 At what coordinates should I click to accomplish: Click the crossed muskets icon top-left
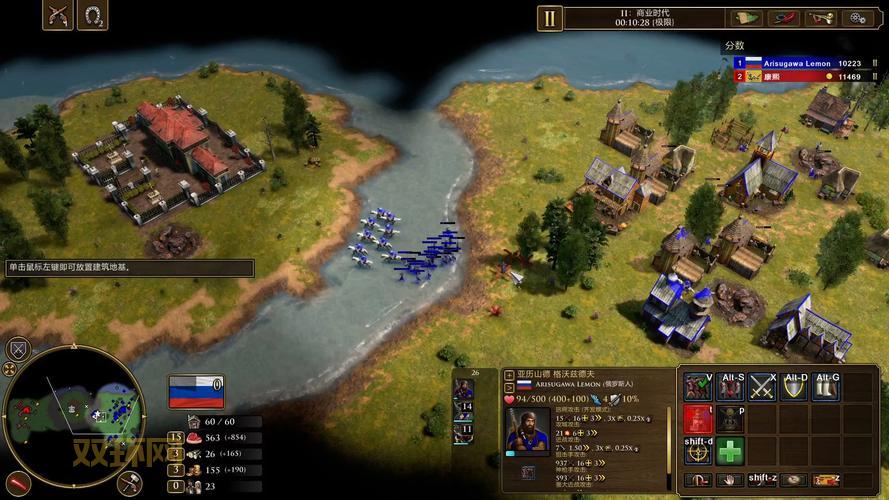[x=57, y=16]
